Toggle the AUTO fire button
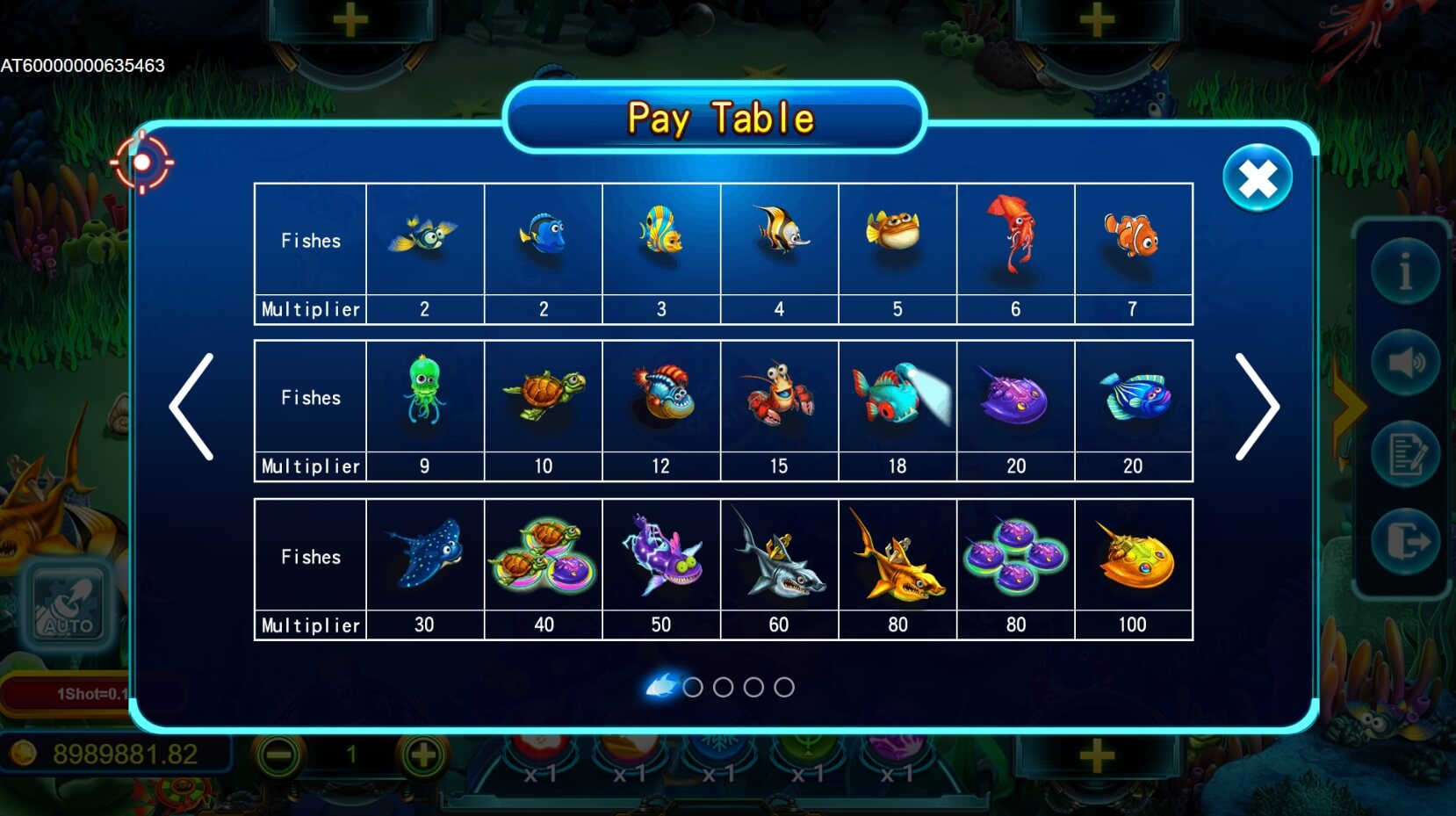This screenshot has width=1456, height=816. point(68,605)
